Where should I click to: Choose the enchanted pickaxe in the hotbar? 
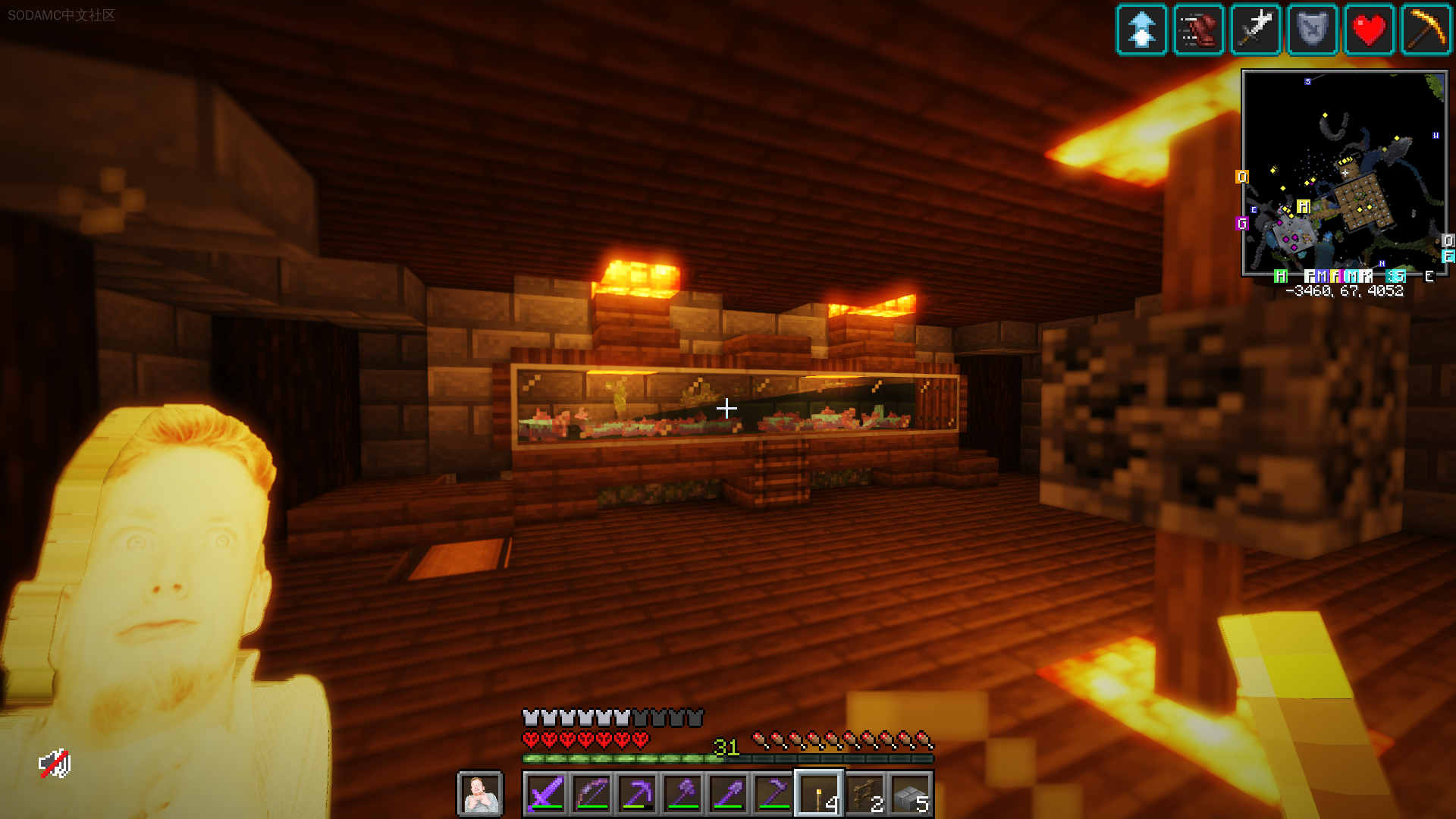[x=637, y=794]
